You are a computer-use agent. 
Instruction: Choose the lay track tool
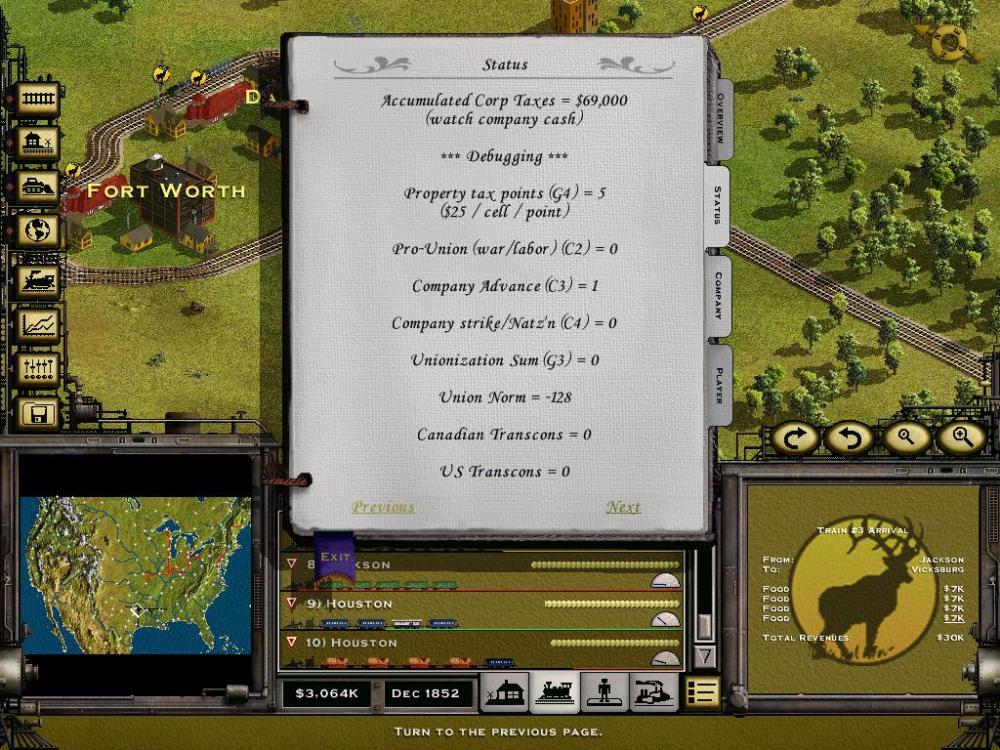pyautogui.click(x=39, y=100)
